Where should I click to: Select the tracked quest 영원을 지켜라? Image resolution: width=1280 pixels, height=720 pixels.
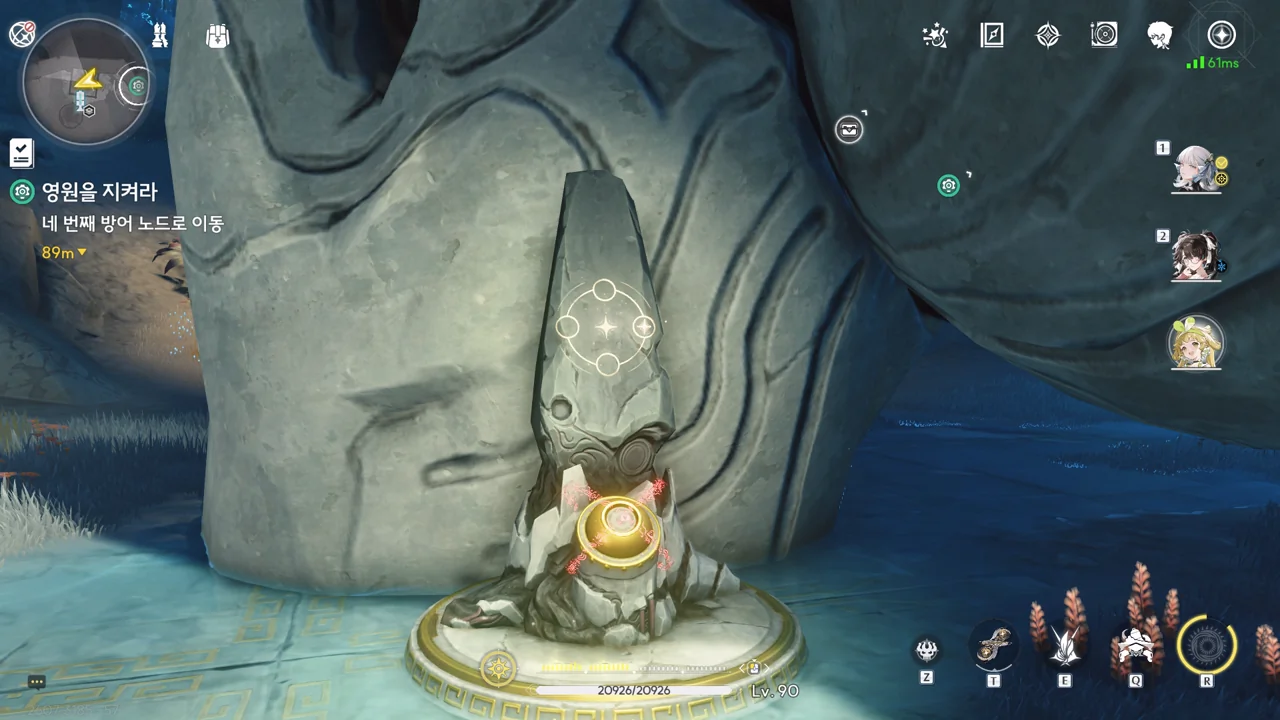(99, 192)
